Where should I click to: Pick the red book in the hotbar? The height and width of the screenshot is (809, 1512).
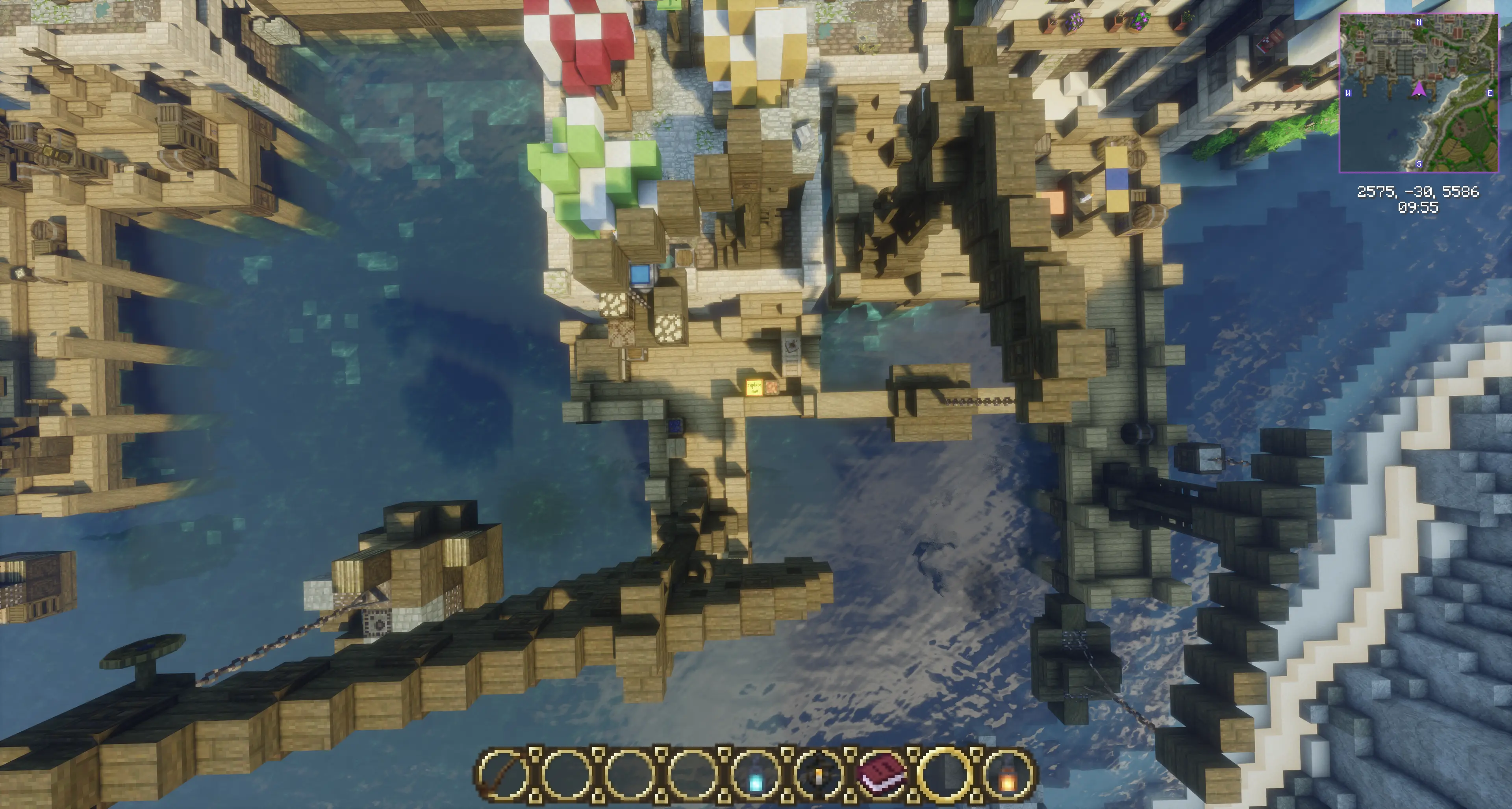pos(882,775)
